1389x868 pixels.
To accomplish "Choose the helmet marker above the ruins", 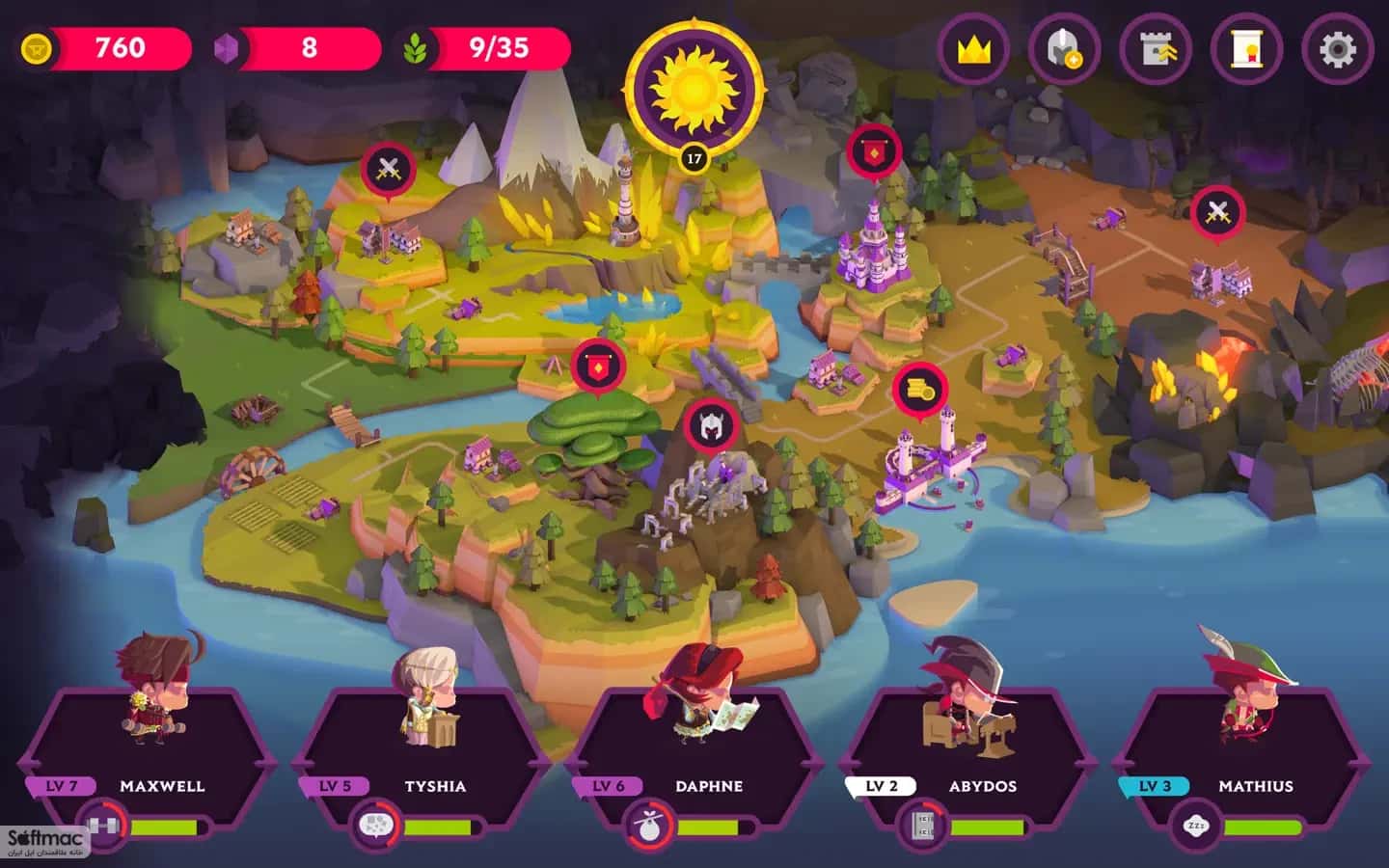I will coord(711,426).
